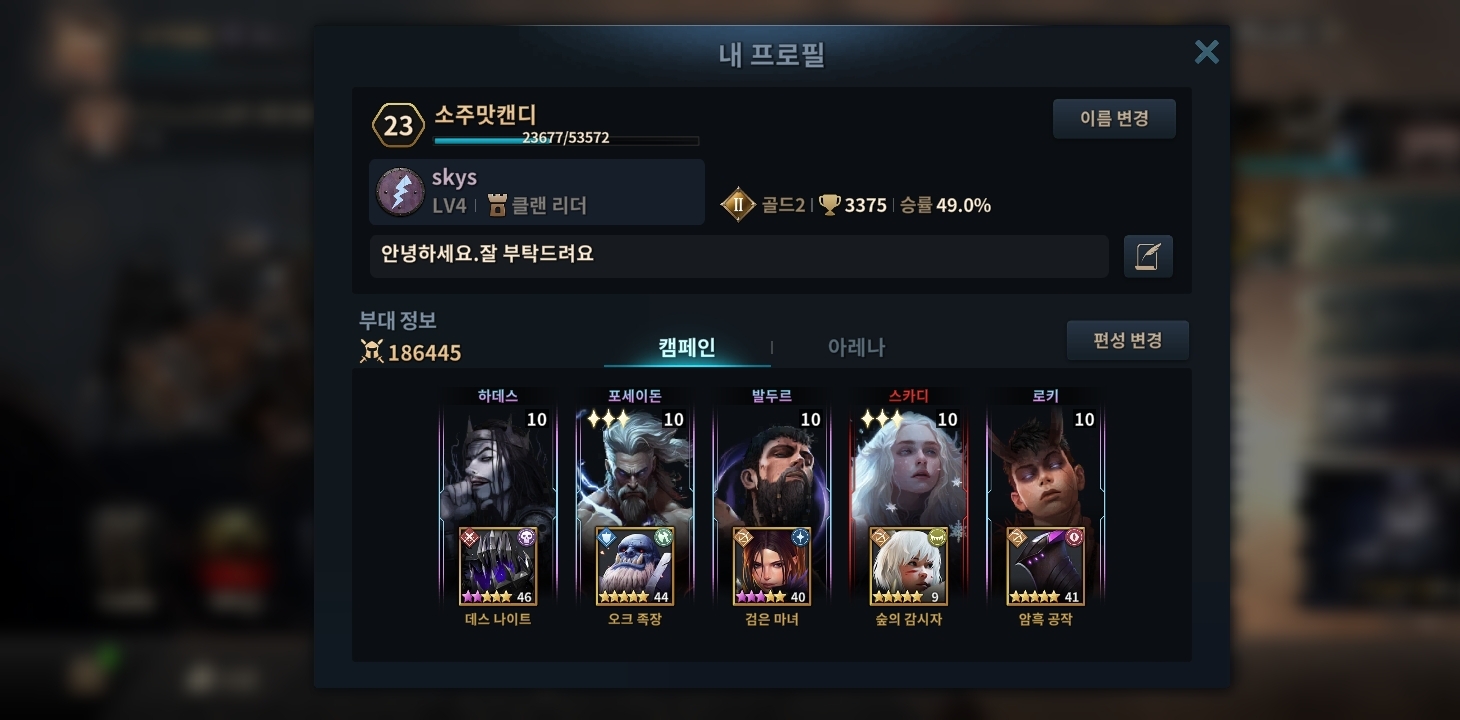The height and width of the screenshot is (720, 1460).
Task: Open the skys clan panel
Action: 537,192
